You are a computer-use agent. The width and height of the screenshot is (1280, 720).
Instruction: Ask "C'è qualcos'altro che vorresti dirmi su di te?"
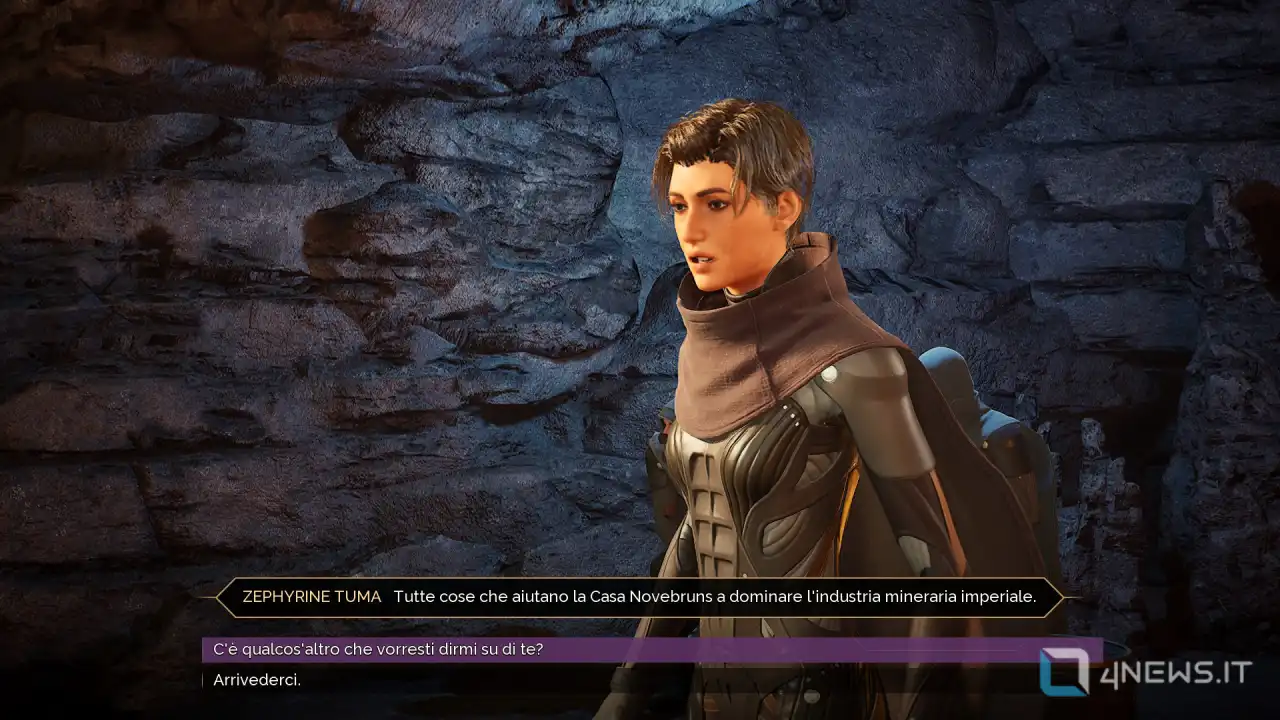coord(378,650)
